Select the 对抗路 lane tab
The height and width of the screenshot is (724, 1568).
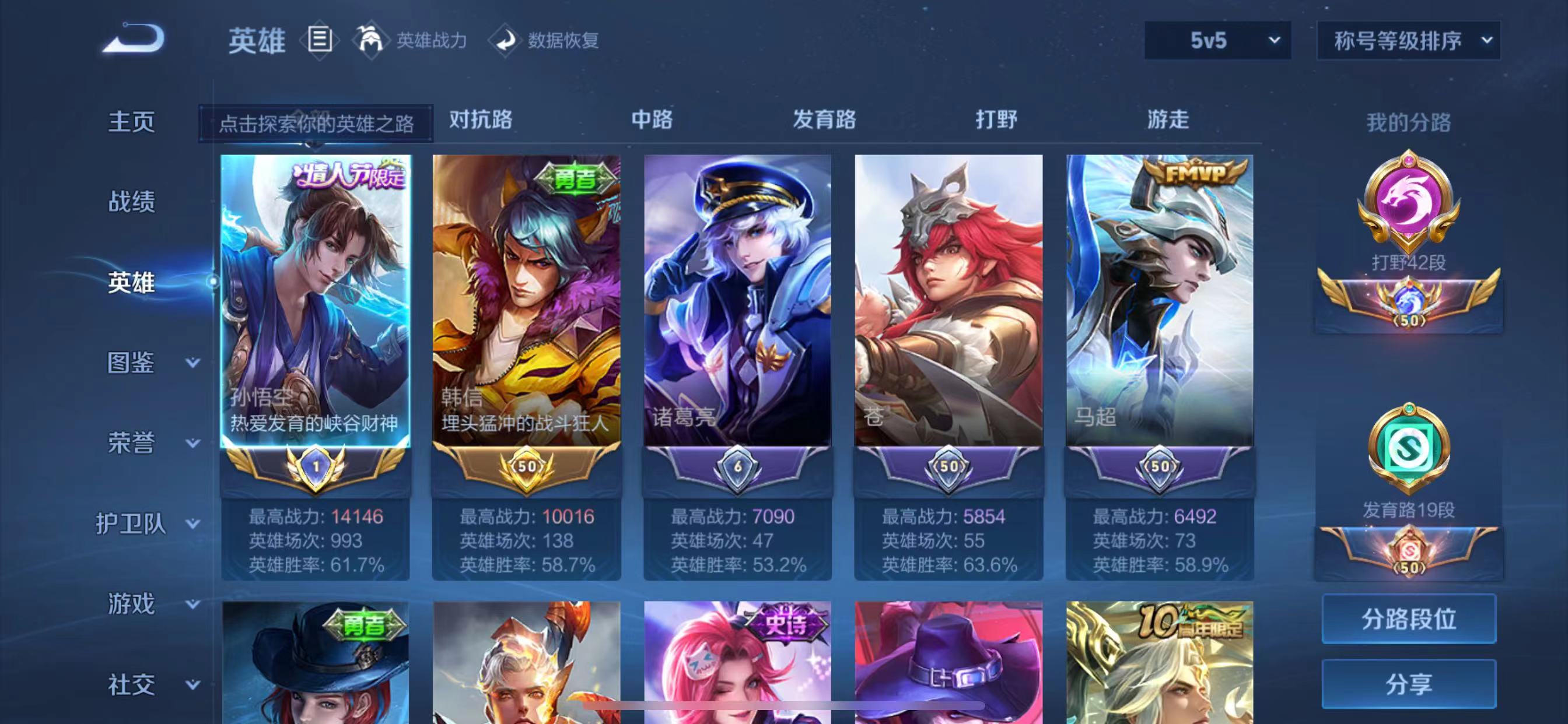[x=480, y=121]
